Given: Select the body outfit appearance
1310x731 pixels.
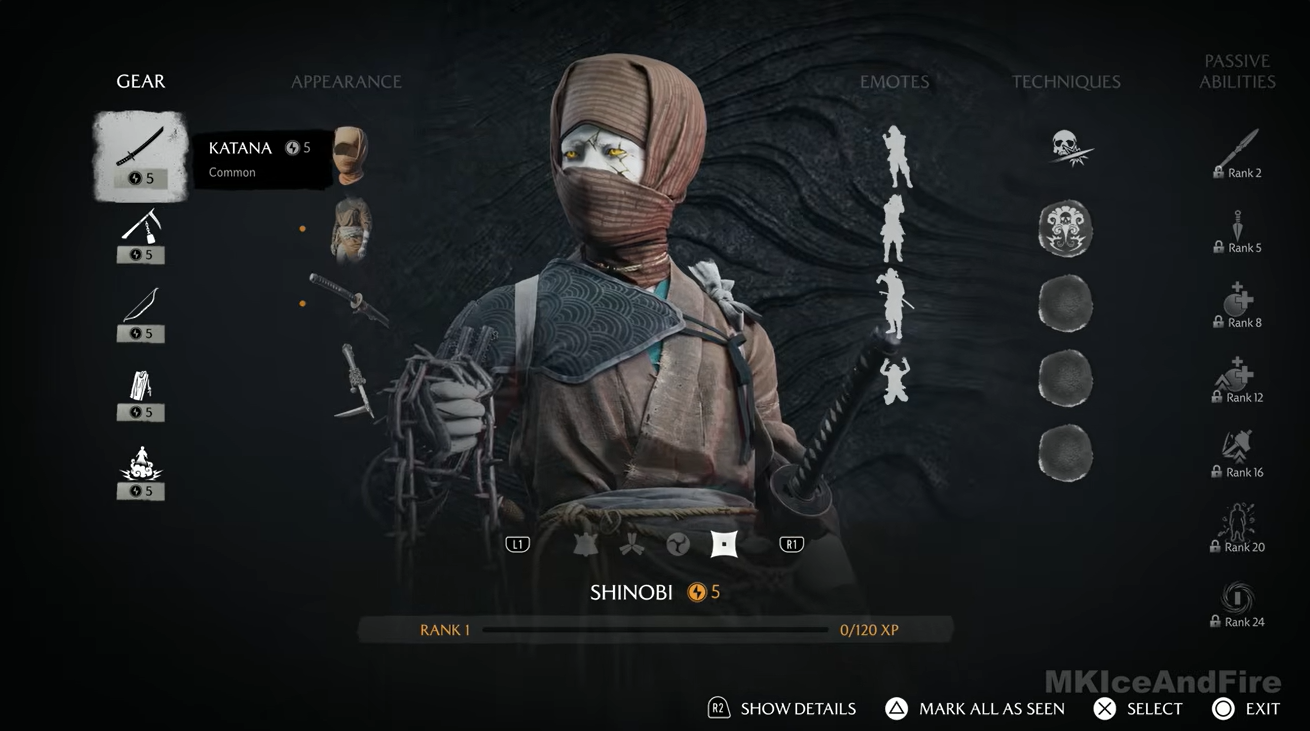Looking at the screenshot, I should tap(351, 230).
